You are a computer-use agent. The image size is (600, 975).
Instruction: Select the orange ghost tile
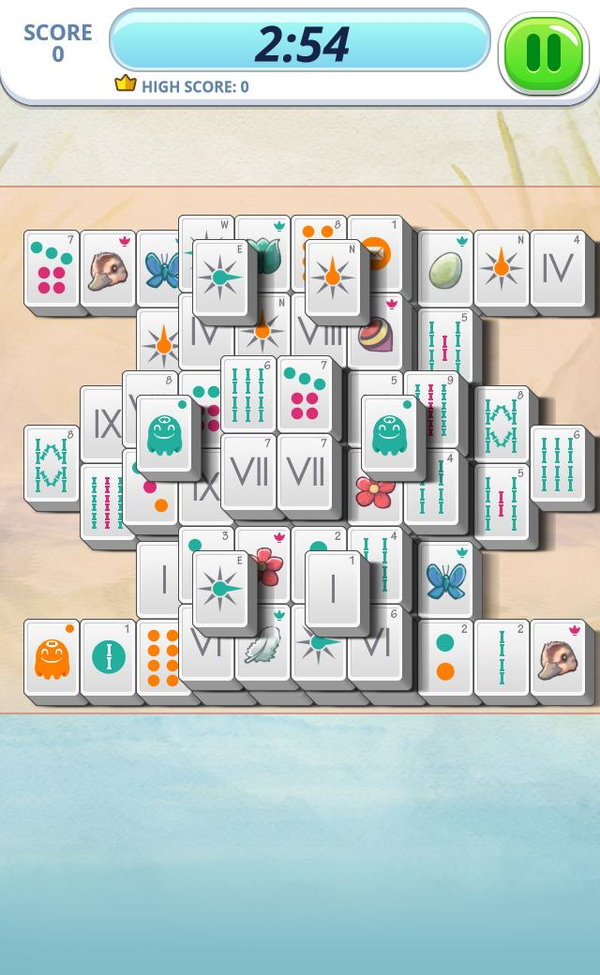51,658
